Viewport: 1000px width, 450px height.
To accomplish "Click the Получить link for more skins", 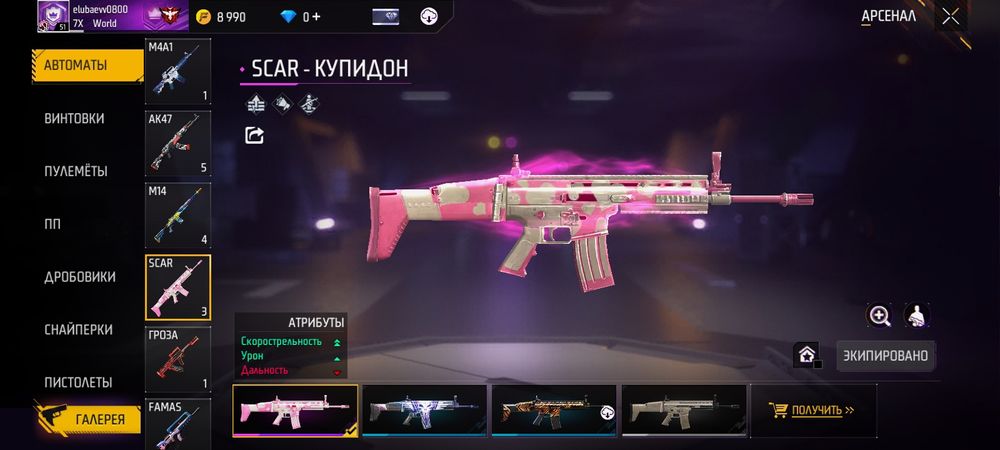I will 812,410.
